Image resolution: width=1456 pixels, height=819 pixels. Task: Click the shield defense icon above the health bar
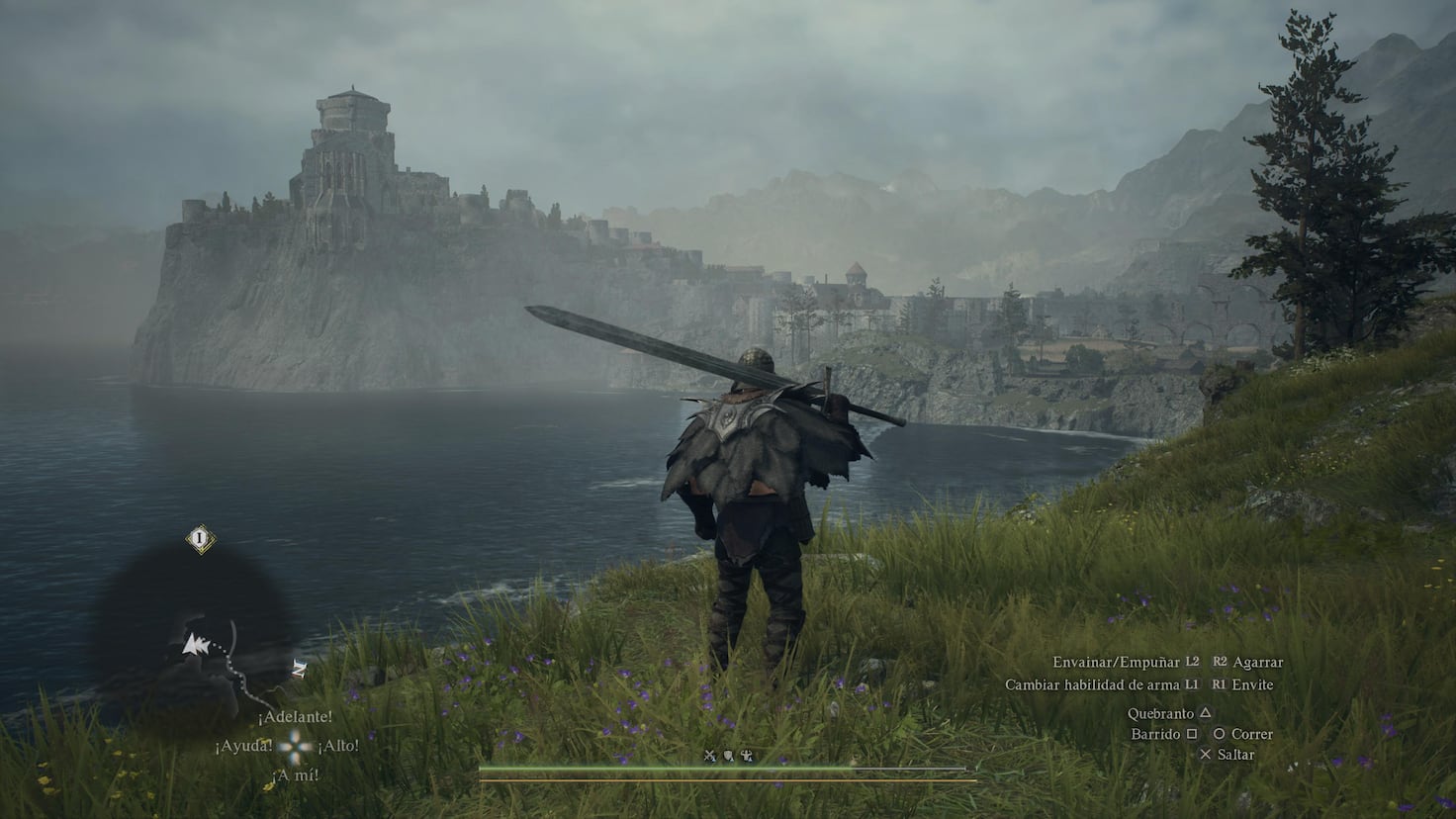728,755
